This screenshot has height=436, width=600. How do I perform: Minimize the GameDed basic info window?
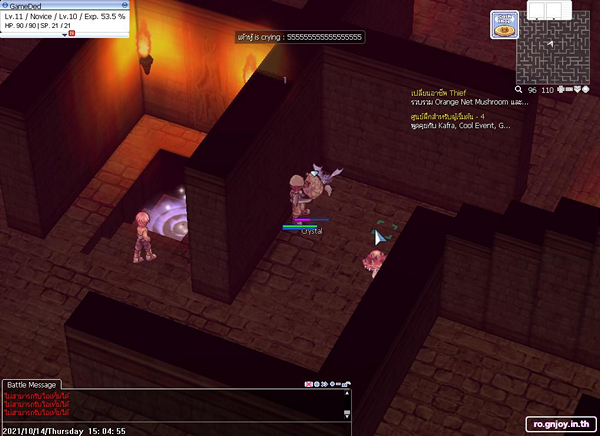pos(127,5)
